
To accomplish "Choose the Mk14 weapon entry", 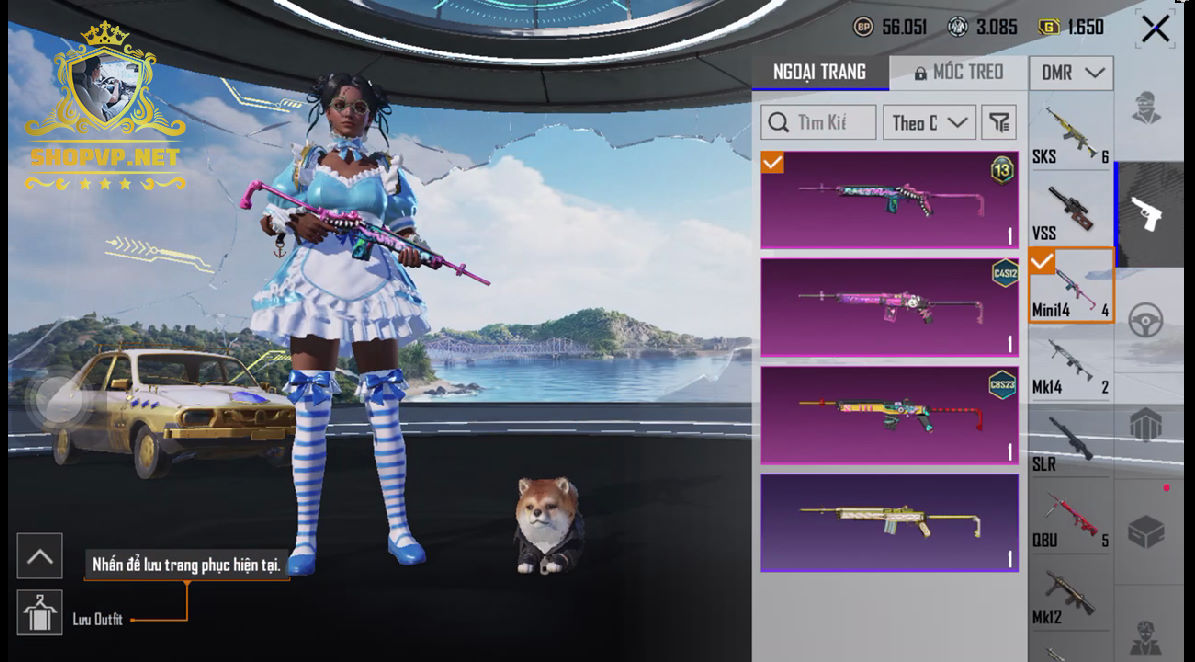I will point(1071,363).
